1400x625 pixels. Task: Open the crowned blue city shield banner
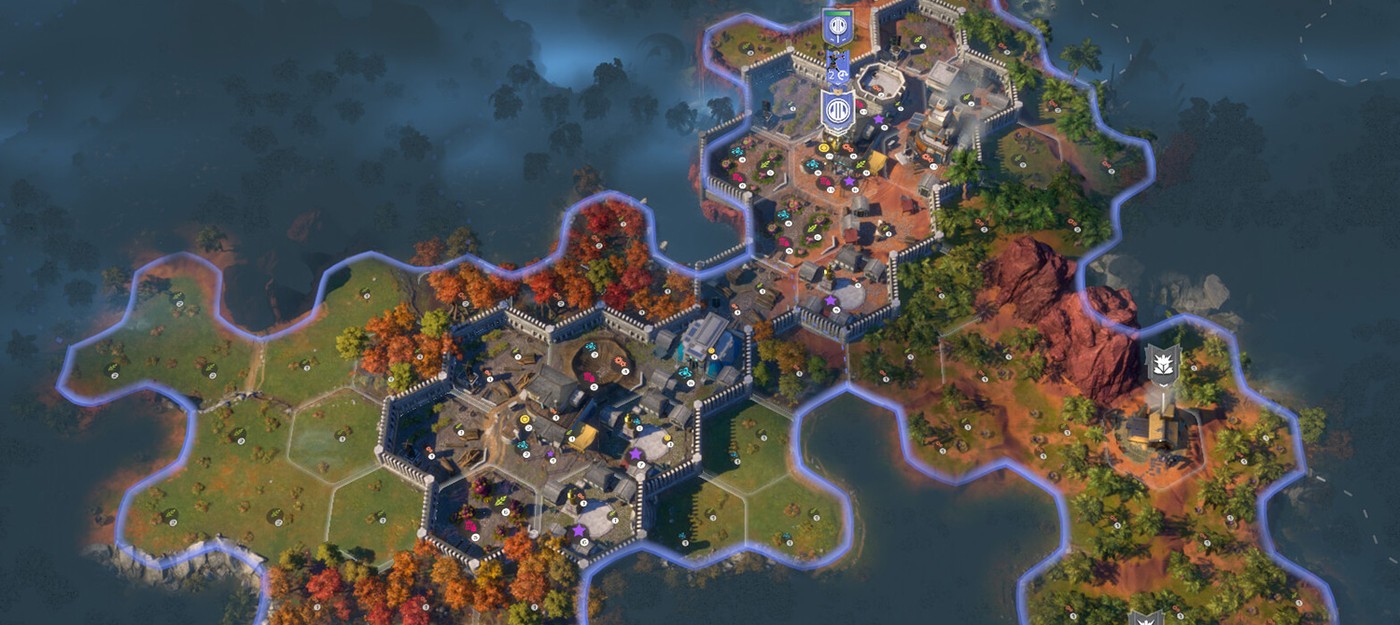pos(837,110)
